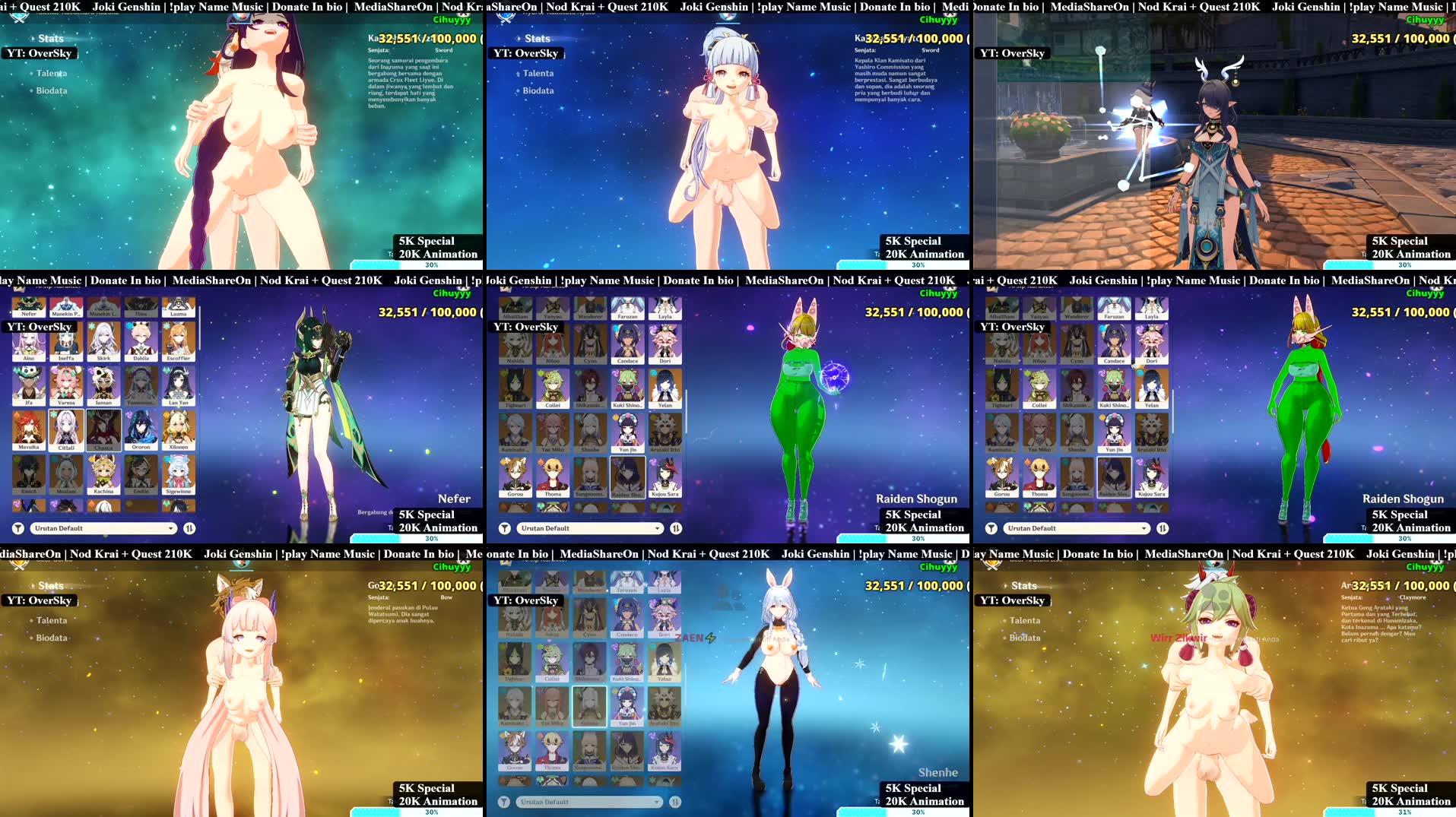Select the Nahida character portrait
1456x817 pixels.
[x=515, y=346]
